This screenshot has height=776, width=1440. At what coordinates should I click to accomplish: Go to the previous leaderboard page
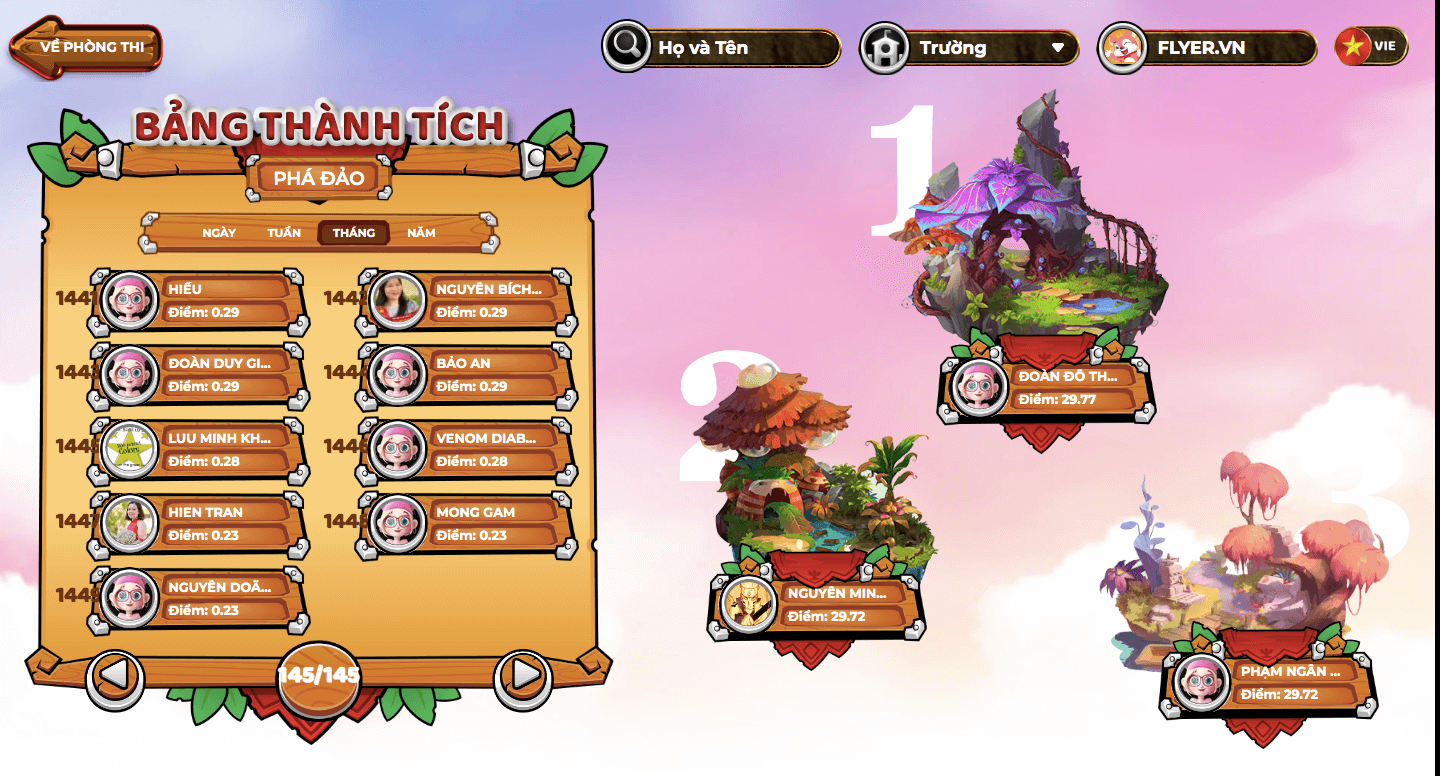pyautogui.click(x=115, y=676)
